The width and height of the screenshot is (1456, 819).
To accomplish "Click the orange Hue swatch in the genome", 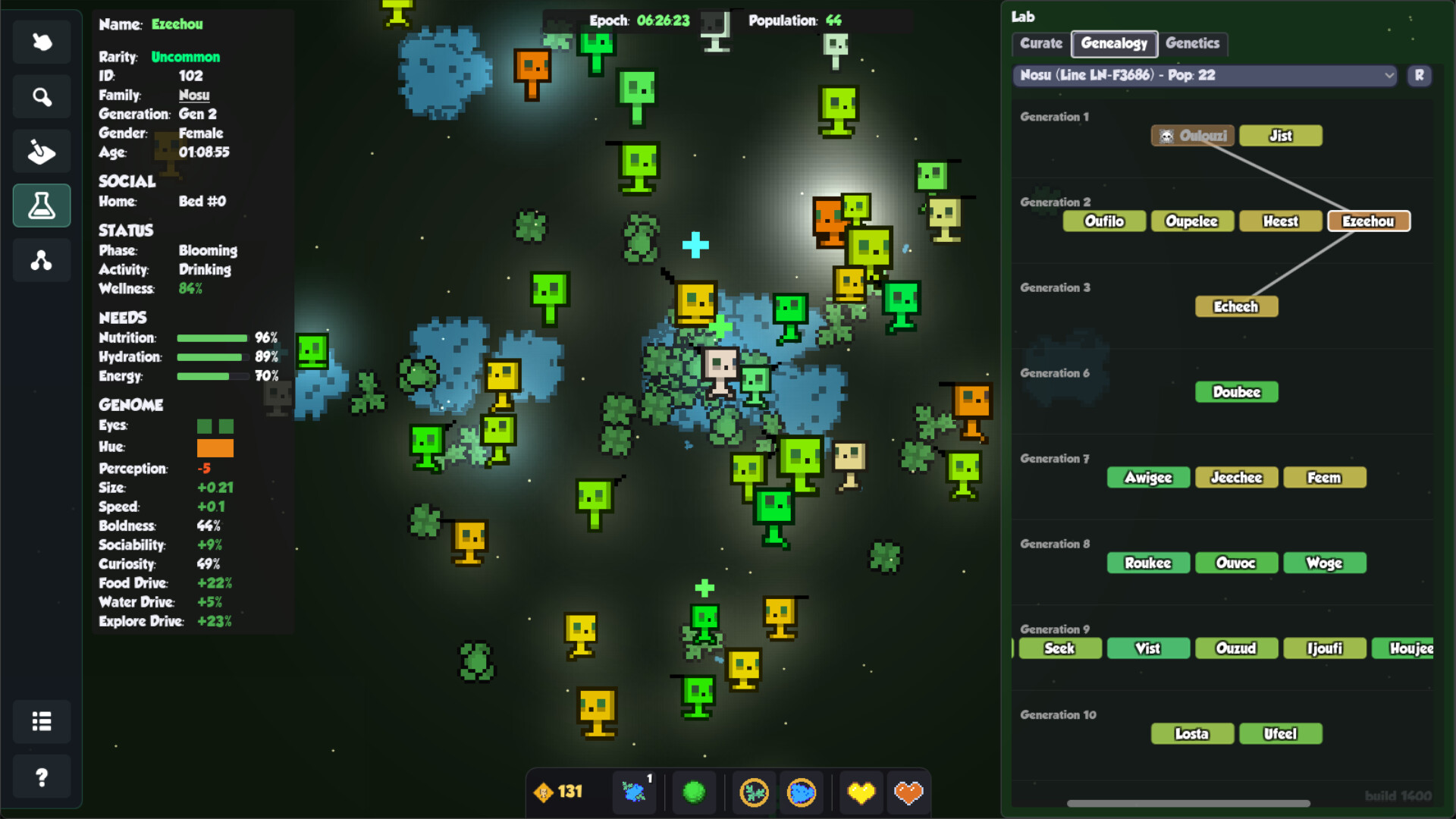I will point(215,447).
